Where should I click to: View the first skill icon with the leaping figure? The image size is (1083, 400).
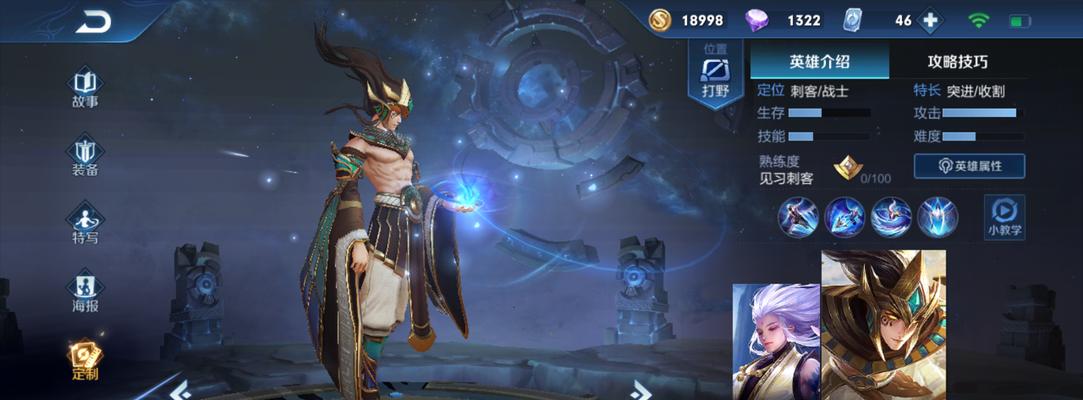(x=798, y=217)
